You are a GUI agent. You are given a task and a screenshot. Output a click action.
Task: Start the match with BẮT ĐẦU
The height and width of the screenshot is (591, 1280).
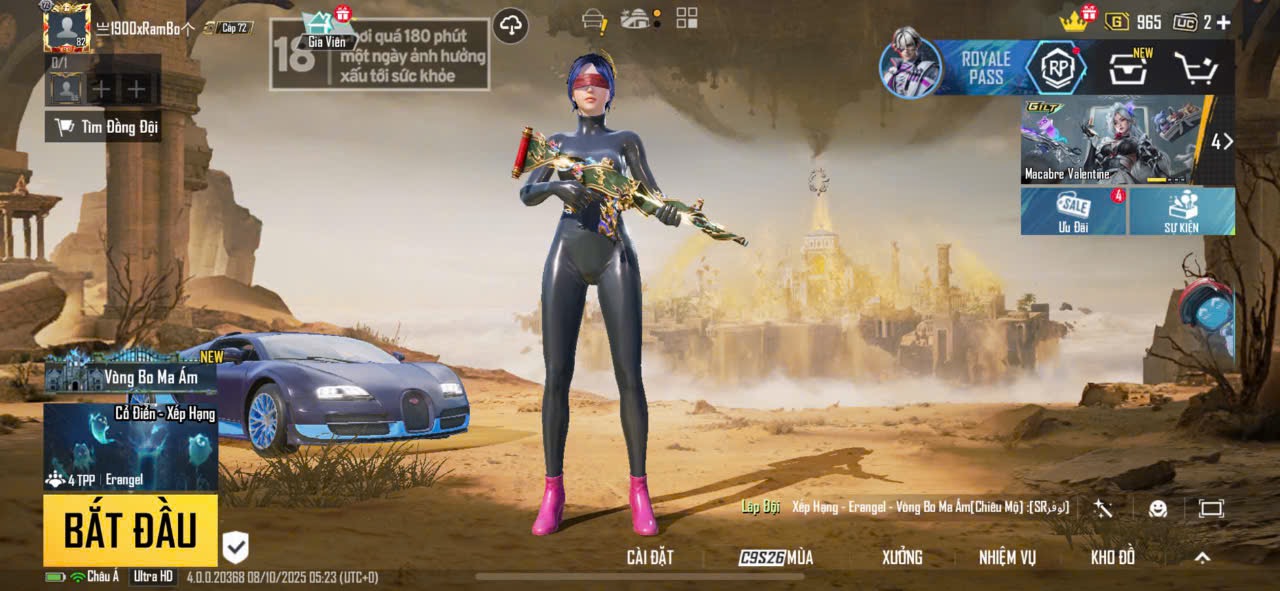click(130, 530)
